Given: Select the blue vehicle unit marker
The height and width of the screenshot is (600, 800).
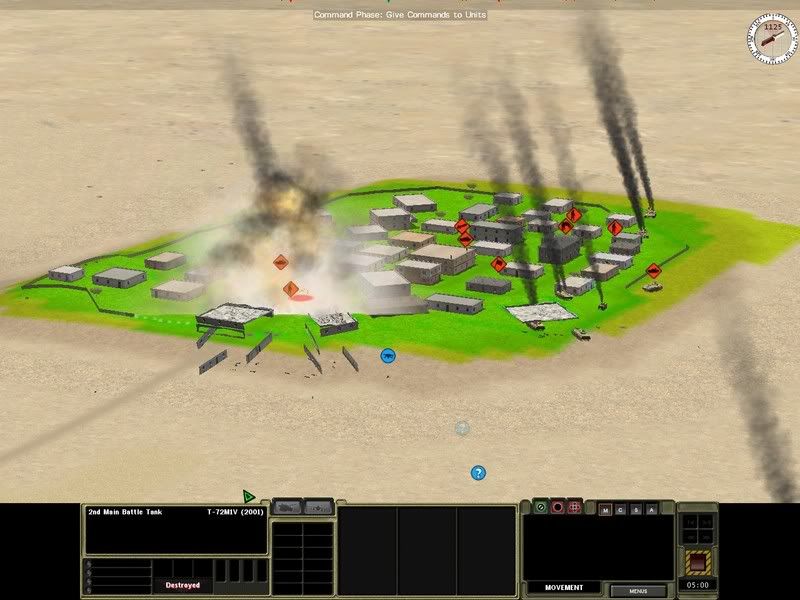Looking at the screenshot, I should pyautogui.click(x=388, y=355).
